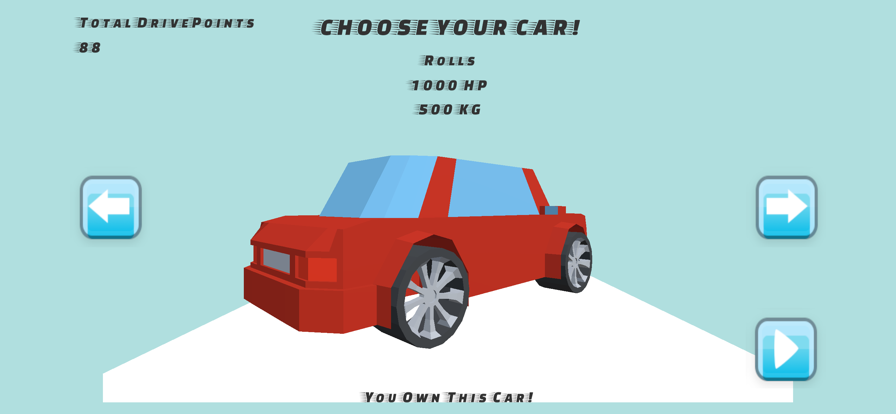
Task: Show the previous car with the left arrow
Action: coord(110,207)
